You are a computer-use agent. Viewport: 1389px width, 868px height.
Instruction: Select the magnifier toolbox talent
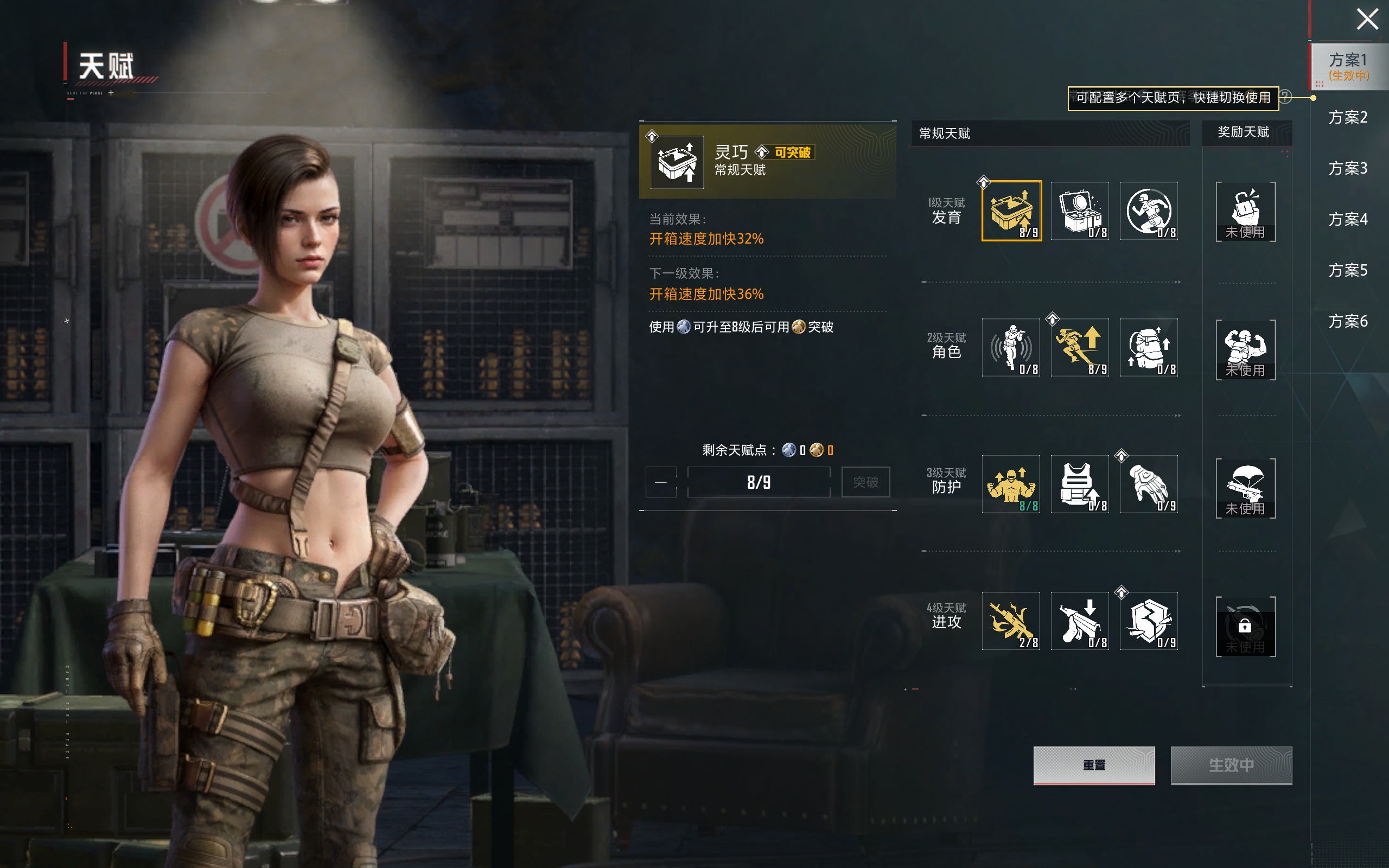(1080, 210)
